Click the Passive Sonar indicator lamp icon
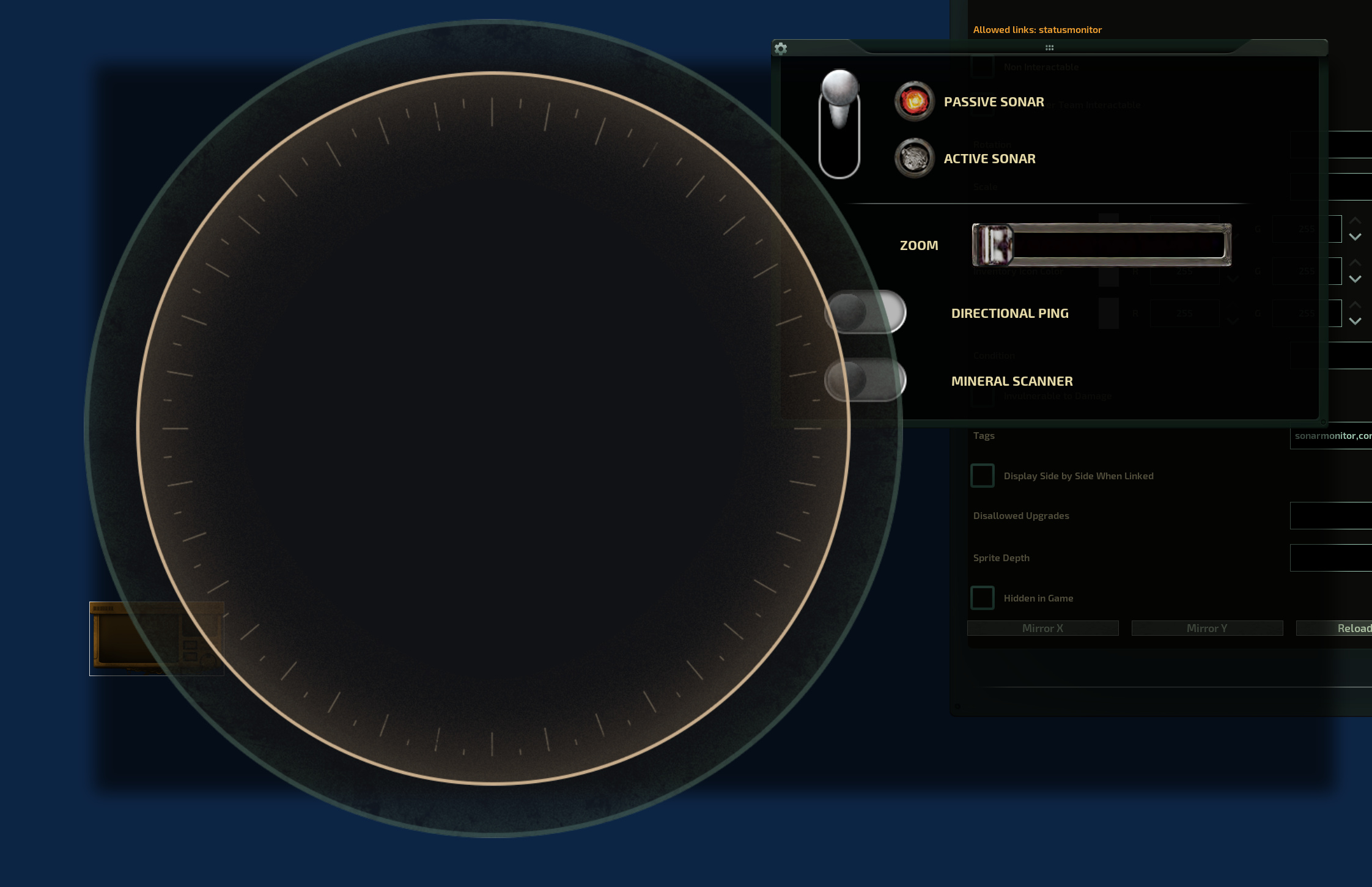1372x887 pixels. coord(913,101)
